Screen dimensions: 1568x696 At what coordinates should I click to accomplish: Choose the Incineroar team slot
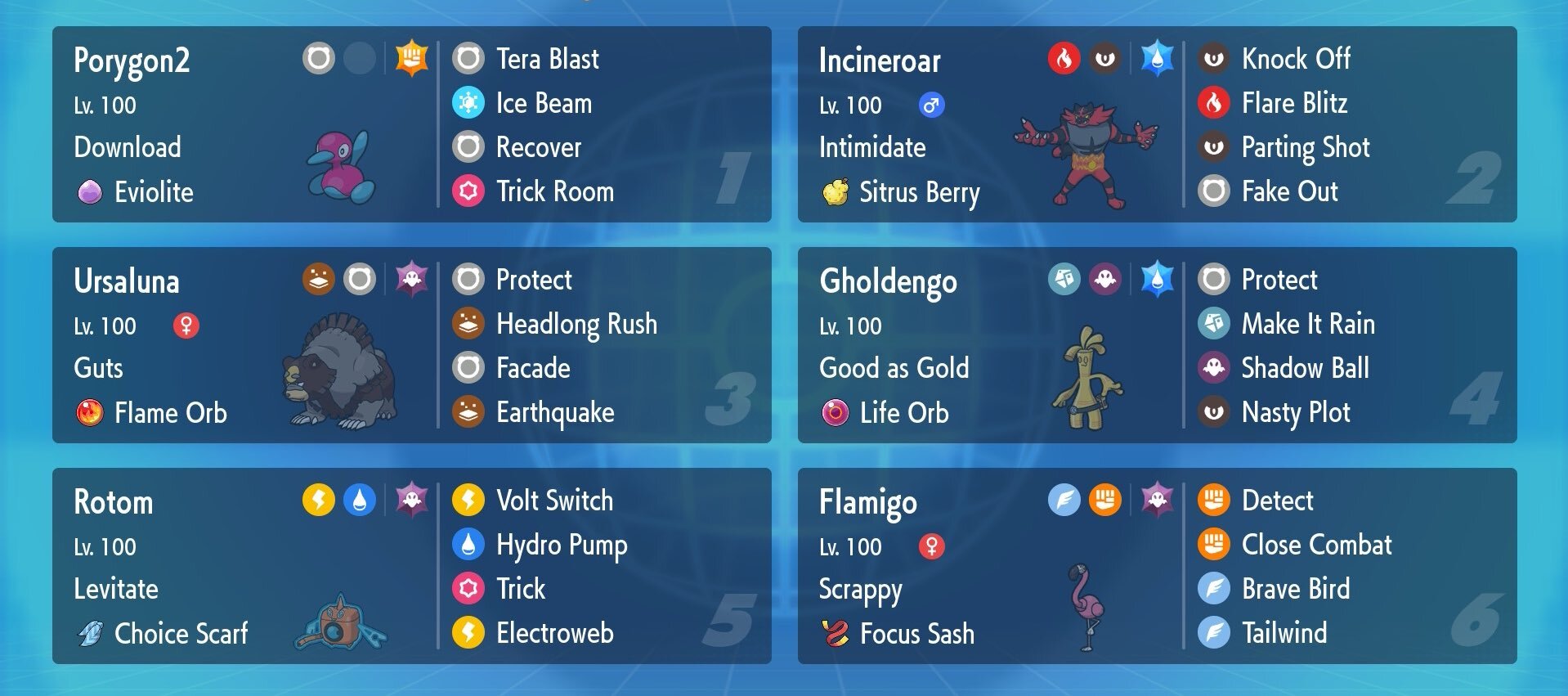(x=880, y=61)
